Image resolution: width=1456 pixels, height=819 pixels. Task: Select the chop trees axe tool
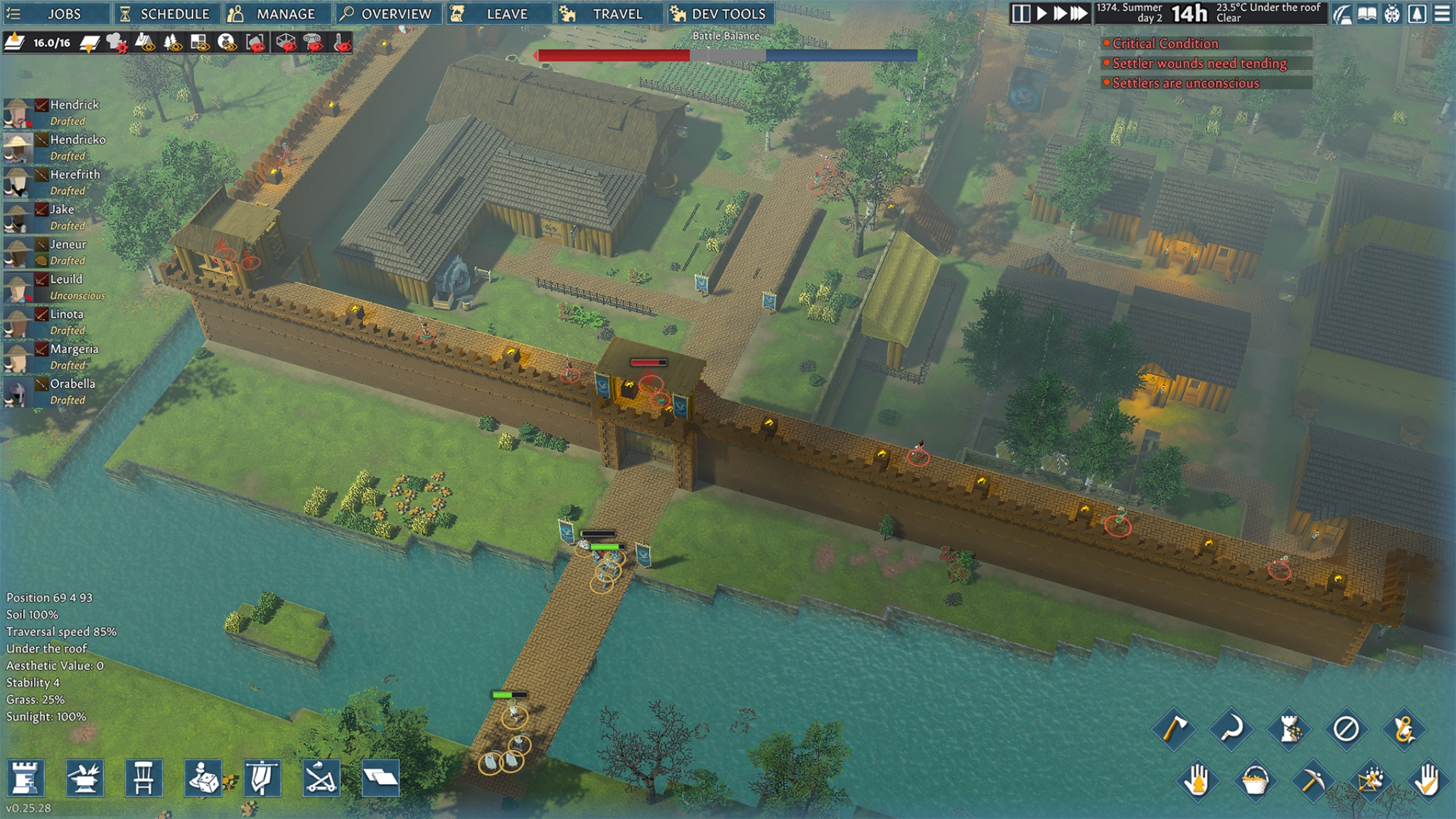coord(1173,728)
